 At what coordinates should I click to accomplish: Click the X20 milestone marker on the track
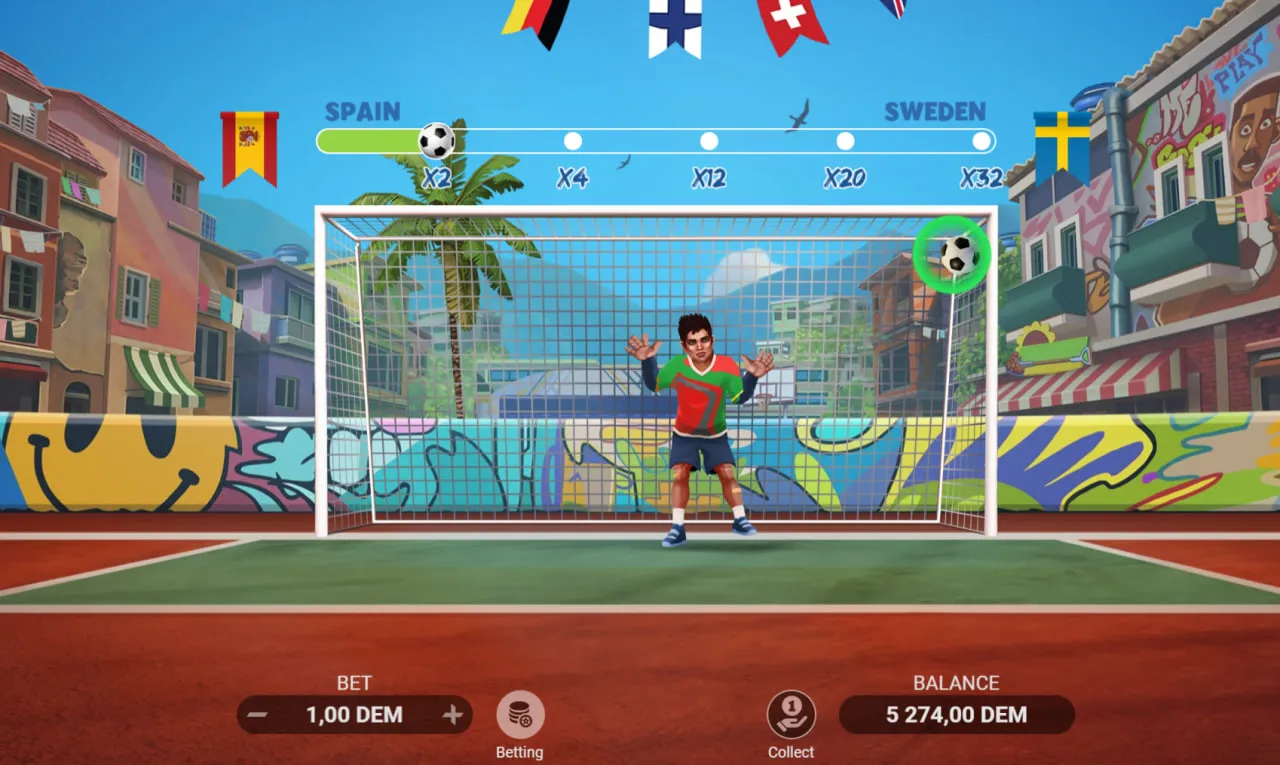(845, 141)
